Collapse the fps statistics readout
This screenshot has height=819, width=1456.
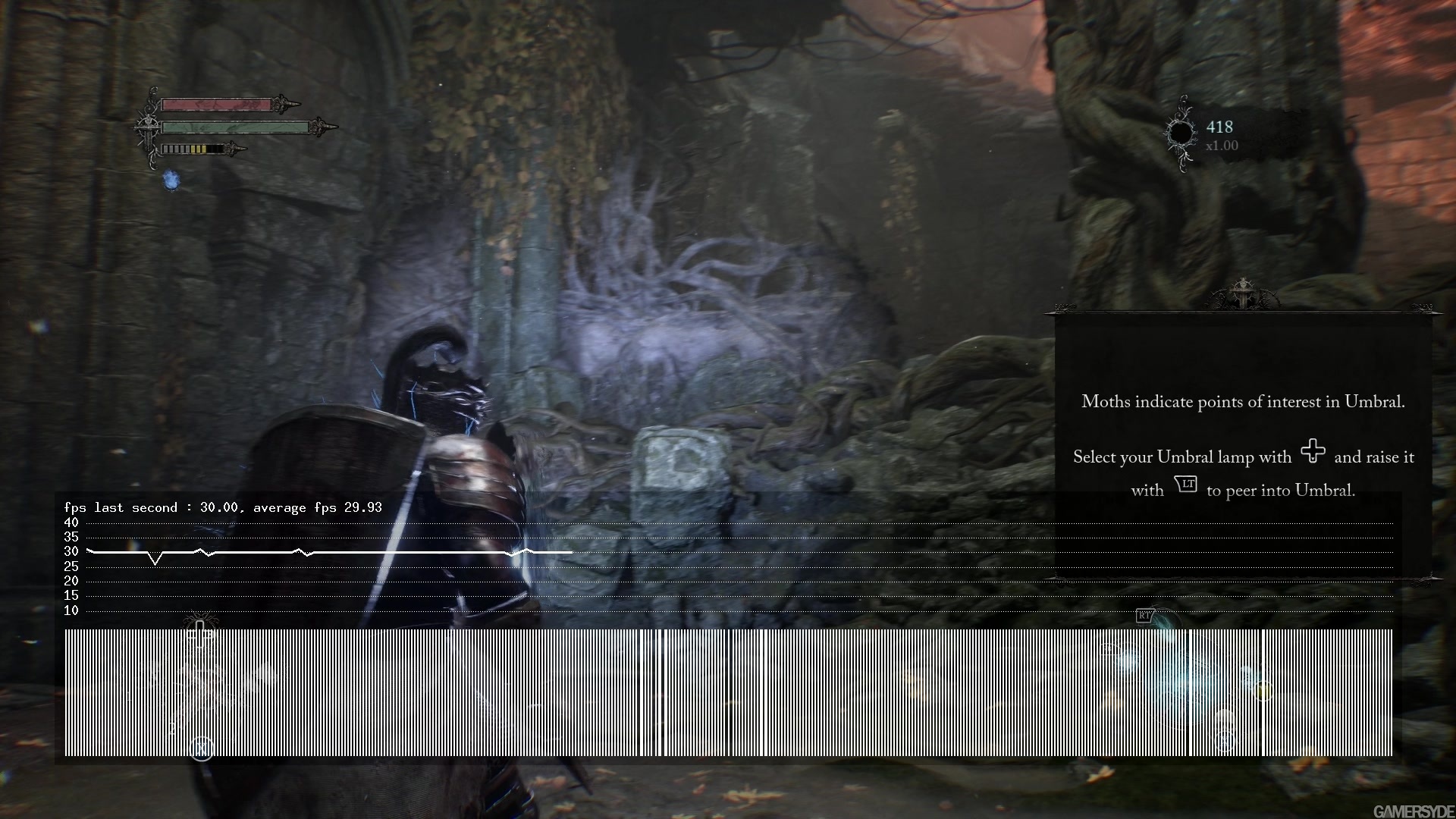point(224,507)
